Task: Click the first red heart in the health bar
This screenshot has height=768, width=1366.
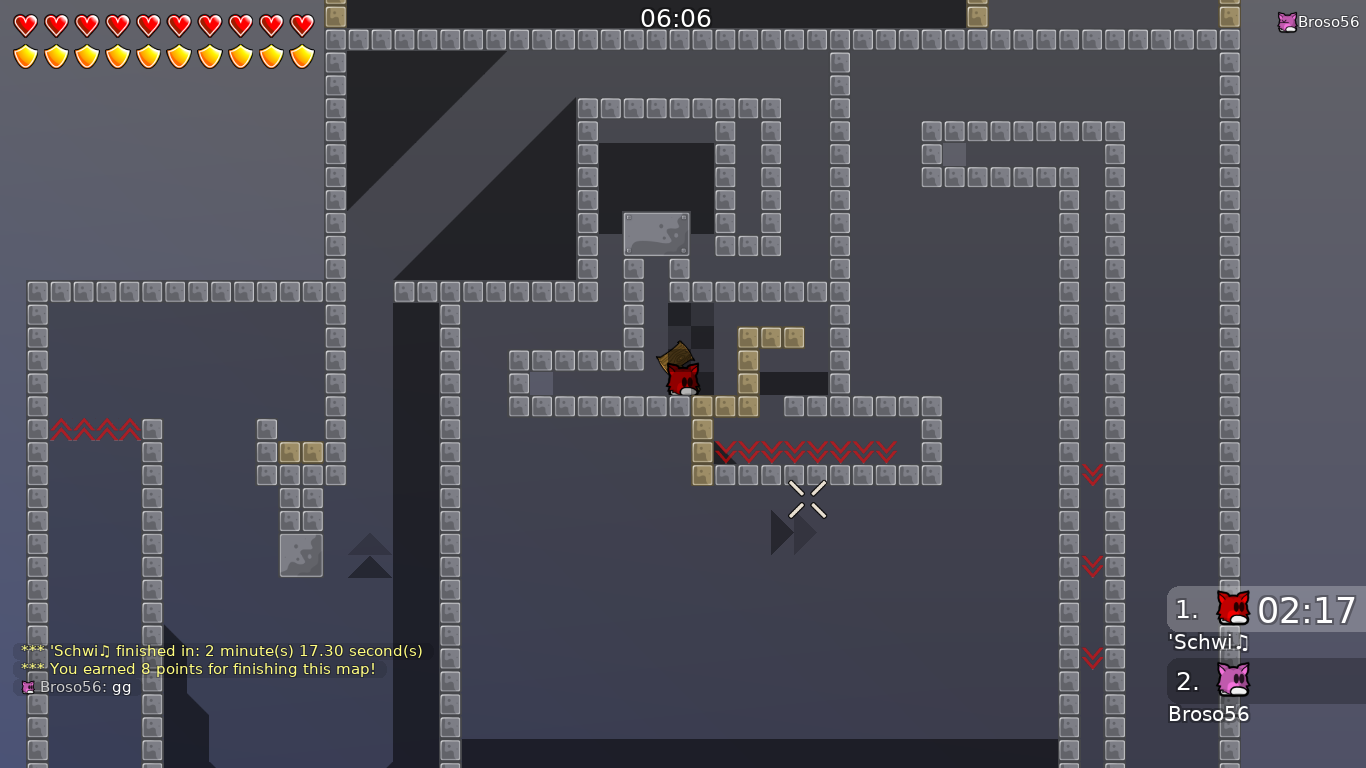Action: [x=27, y=25]
